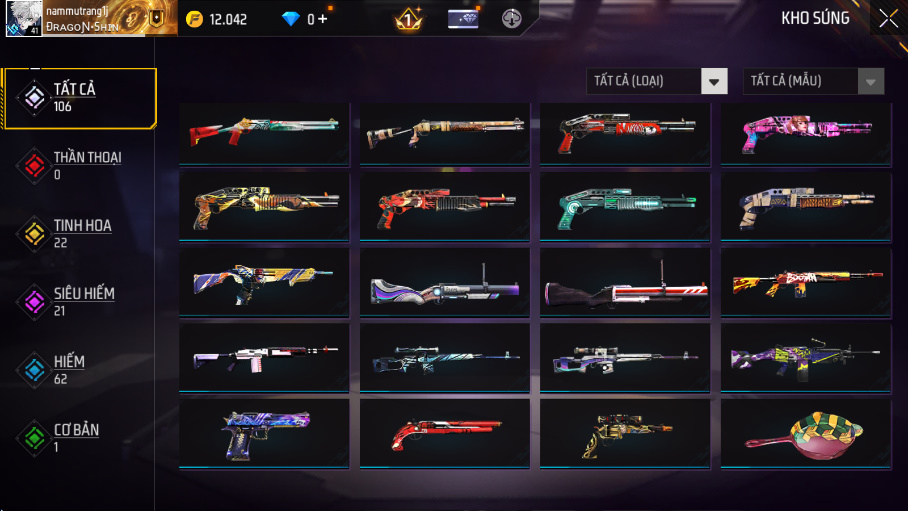
Task: Close the Kho Súng weapon vault screen
Action: pos(887,18)
